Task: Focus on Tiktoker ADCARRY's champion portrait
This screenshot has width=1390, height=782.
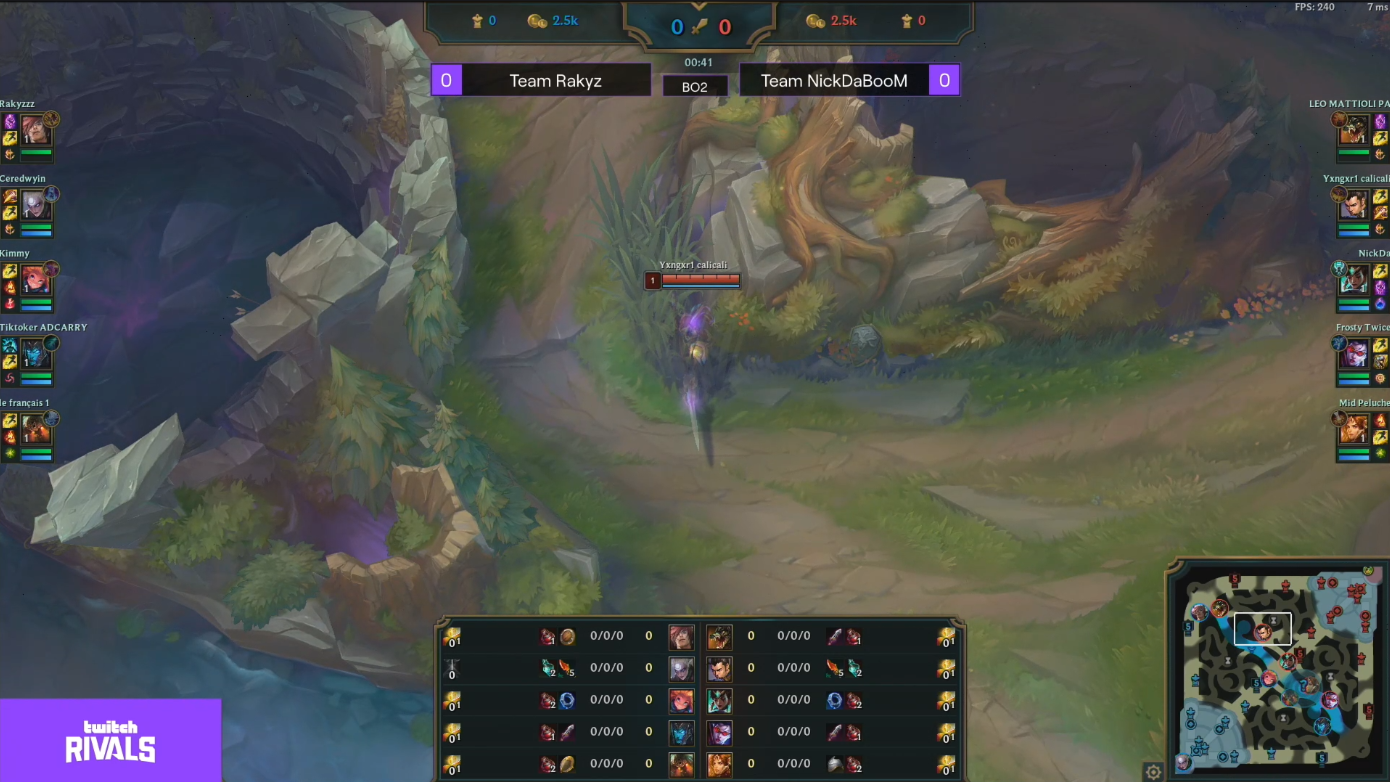Action: pyautogui.click(x=35, y=353)
